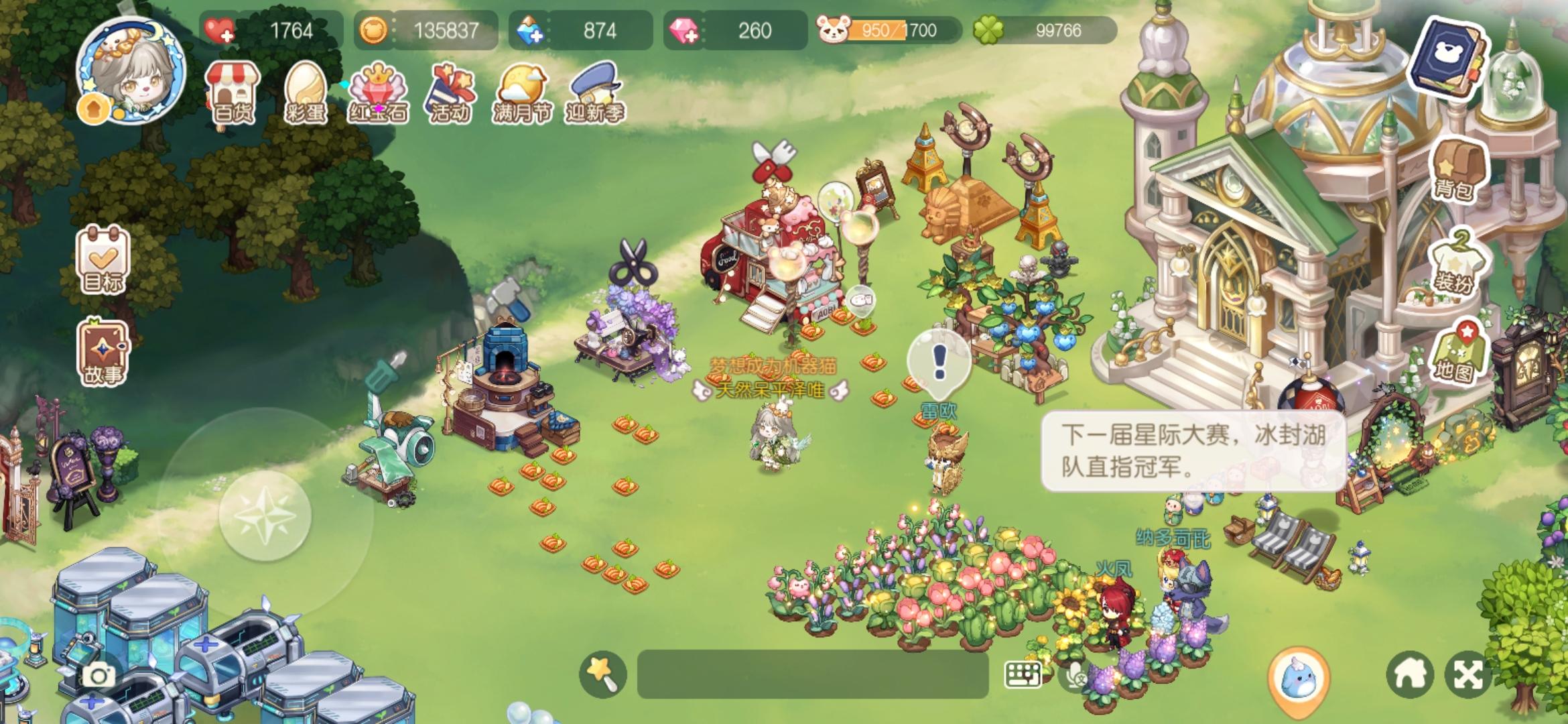Open the 百货 department store
This screenshot has width=1568, height=724.
coord(231,94)
